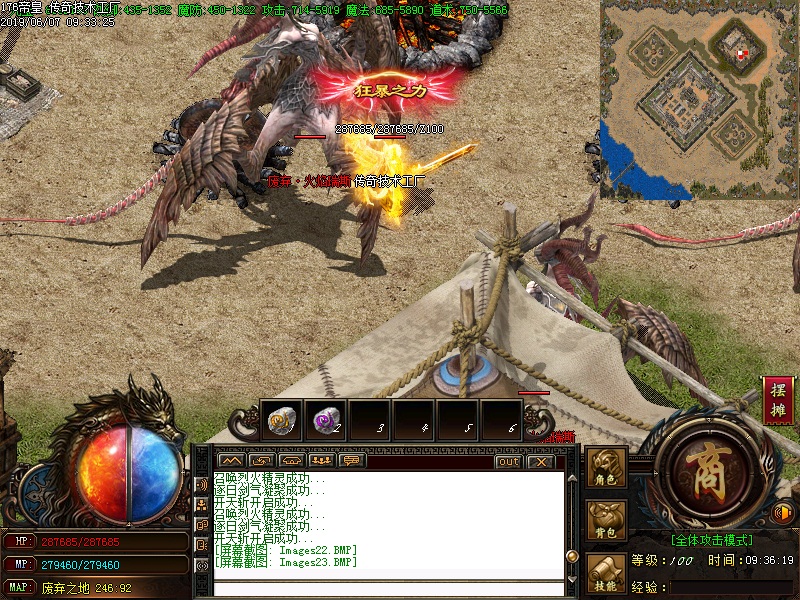Click the chat log scrollbar handle
The image size is (800, 600).
pos(572,556)
